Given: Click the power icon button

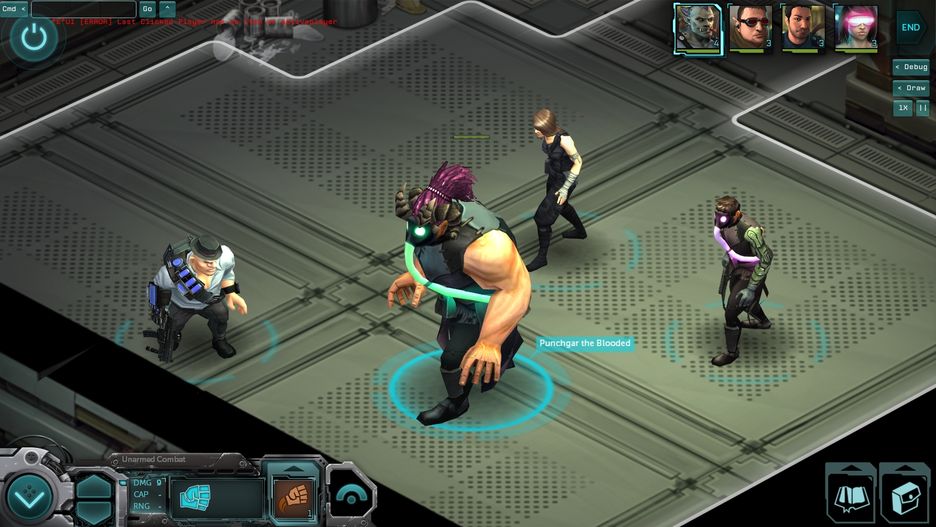Looking at the screenshot, I should tap(34, 39).
